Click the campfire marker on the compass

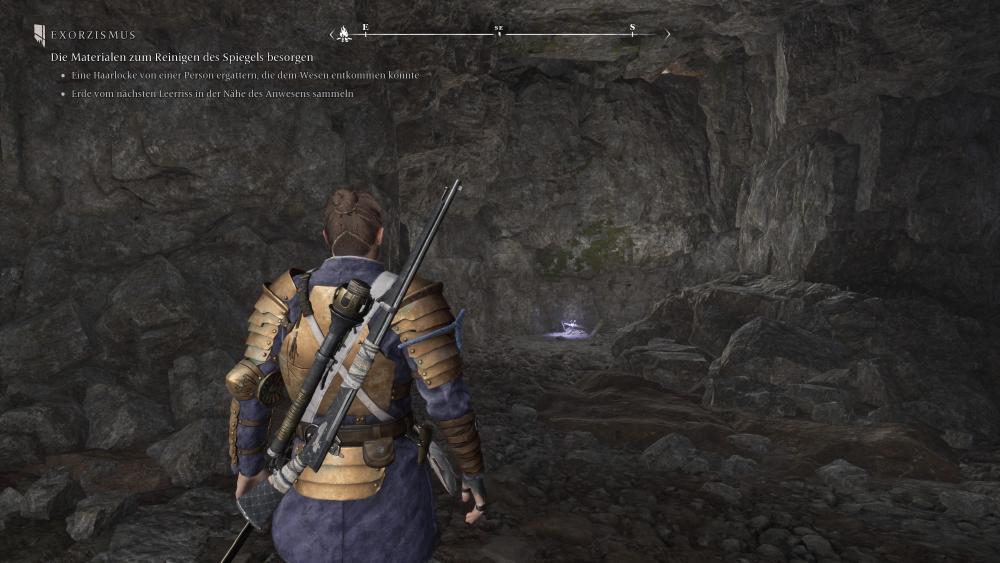point(344,34)
